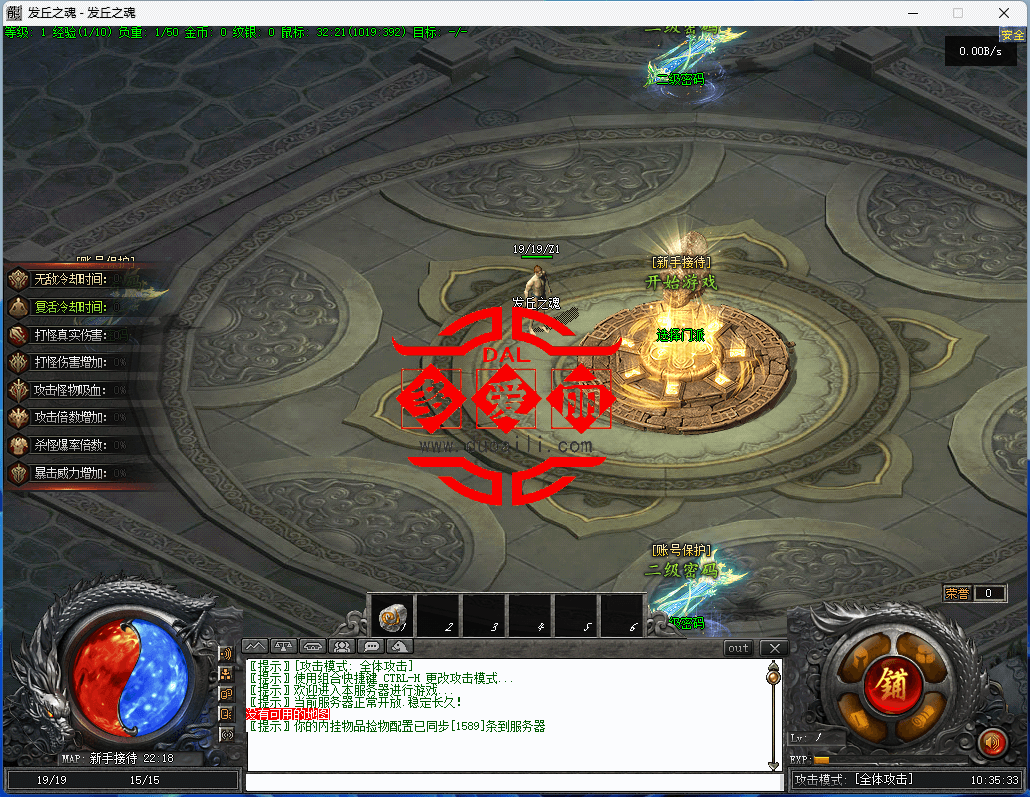Close the game window
1030x797 pixels.
click(x=1004, y=13)
